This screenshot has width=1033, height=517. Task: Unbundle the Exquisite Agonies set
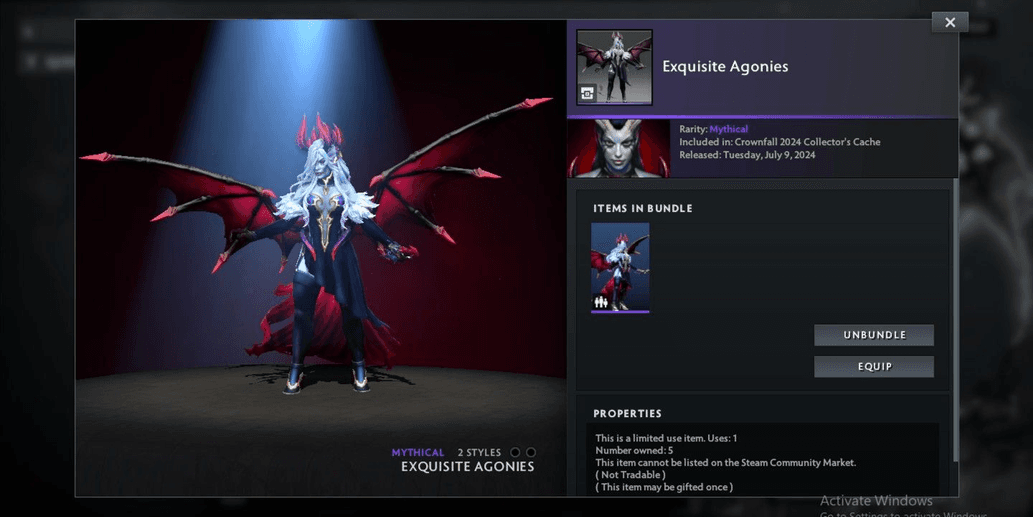[874, 335]
